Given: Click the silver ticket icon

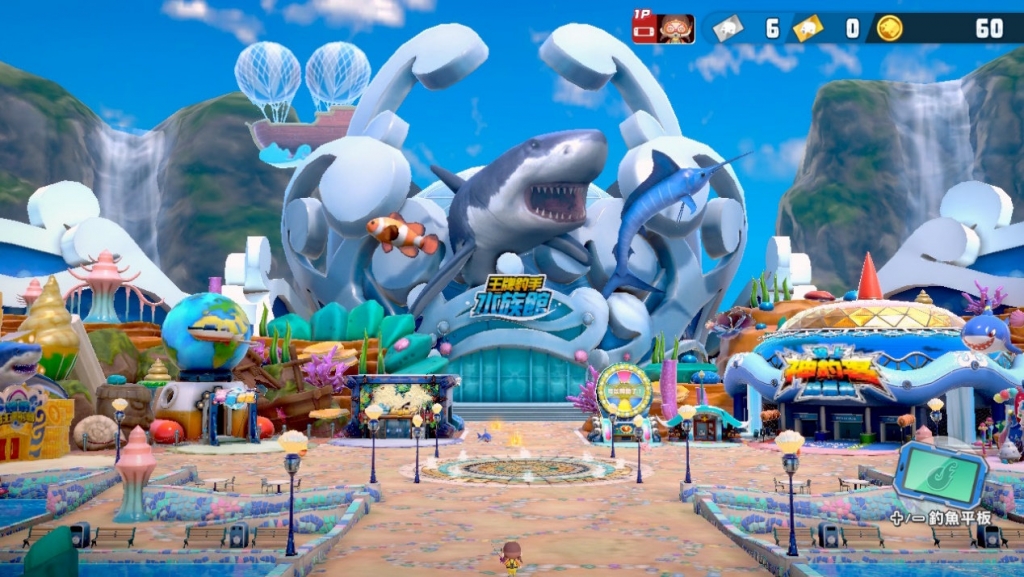Looking at the screenshot, I should [727, 28].
